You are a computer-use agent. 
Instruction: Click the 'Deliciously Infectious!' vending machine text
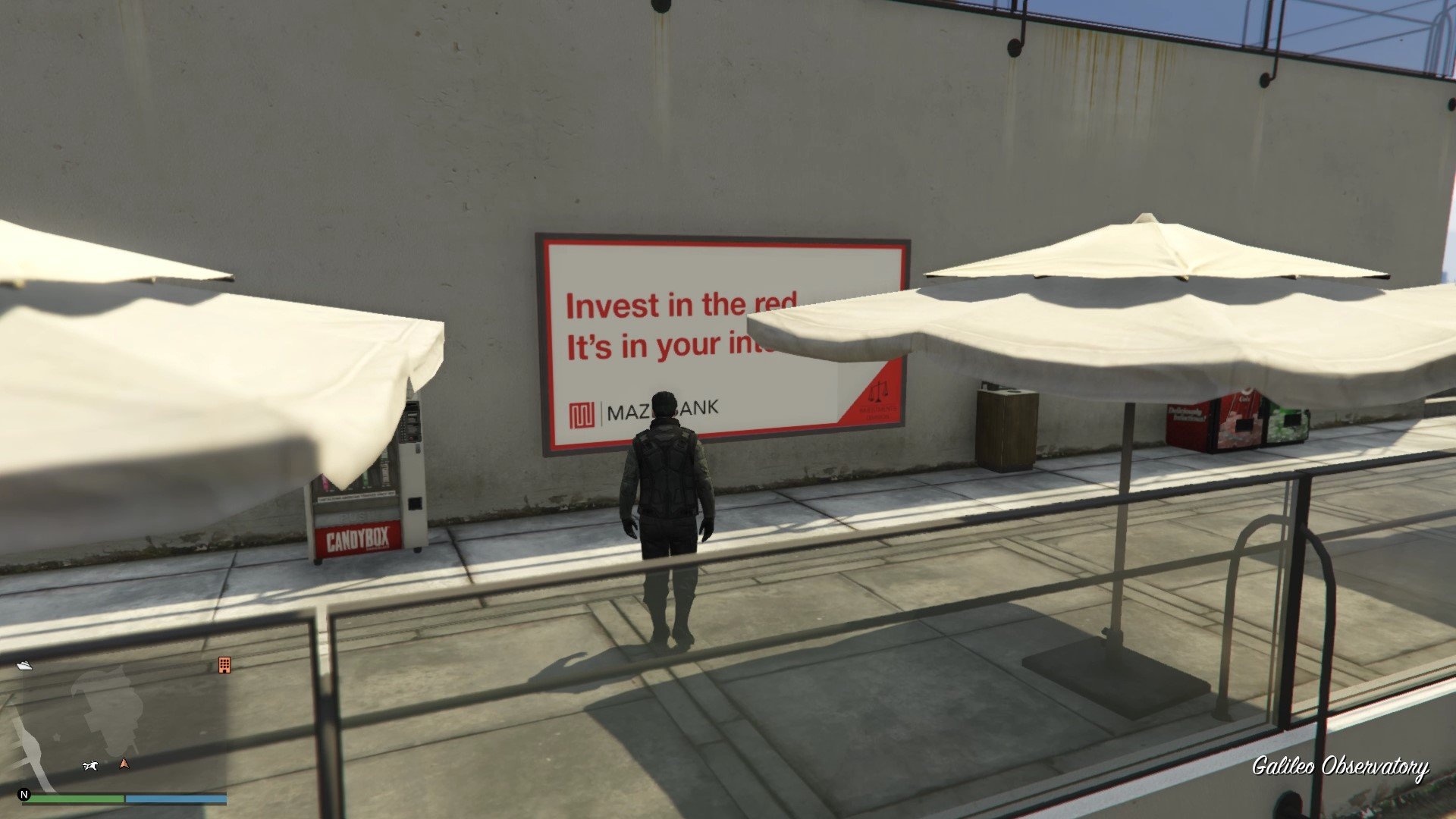click(x=1185, y=414)
